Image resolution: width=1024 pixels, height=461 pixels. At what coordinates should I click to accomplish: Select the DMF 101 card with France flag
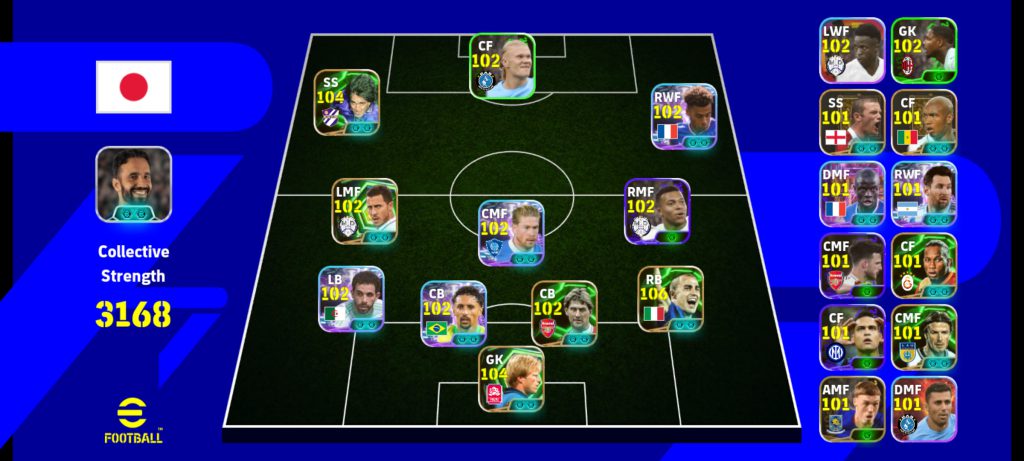click(852, 194)
